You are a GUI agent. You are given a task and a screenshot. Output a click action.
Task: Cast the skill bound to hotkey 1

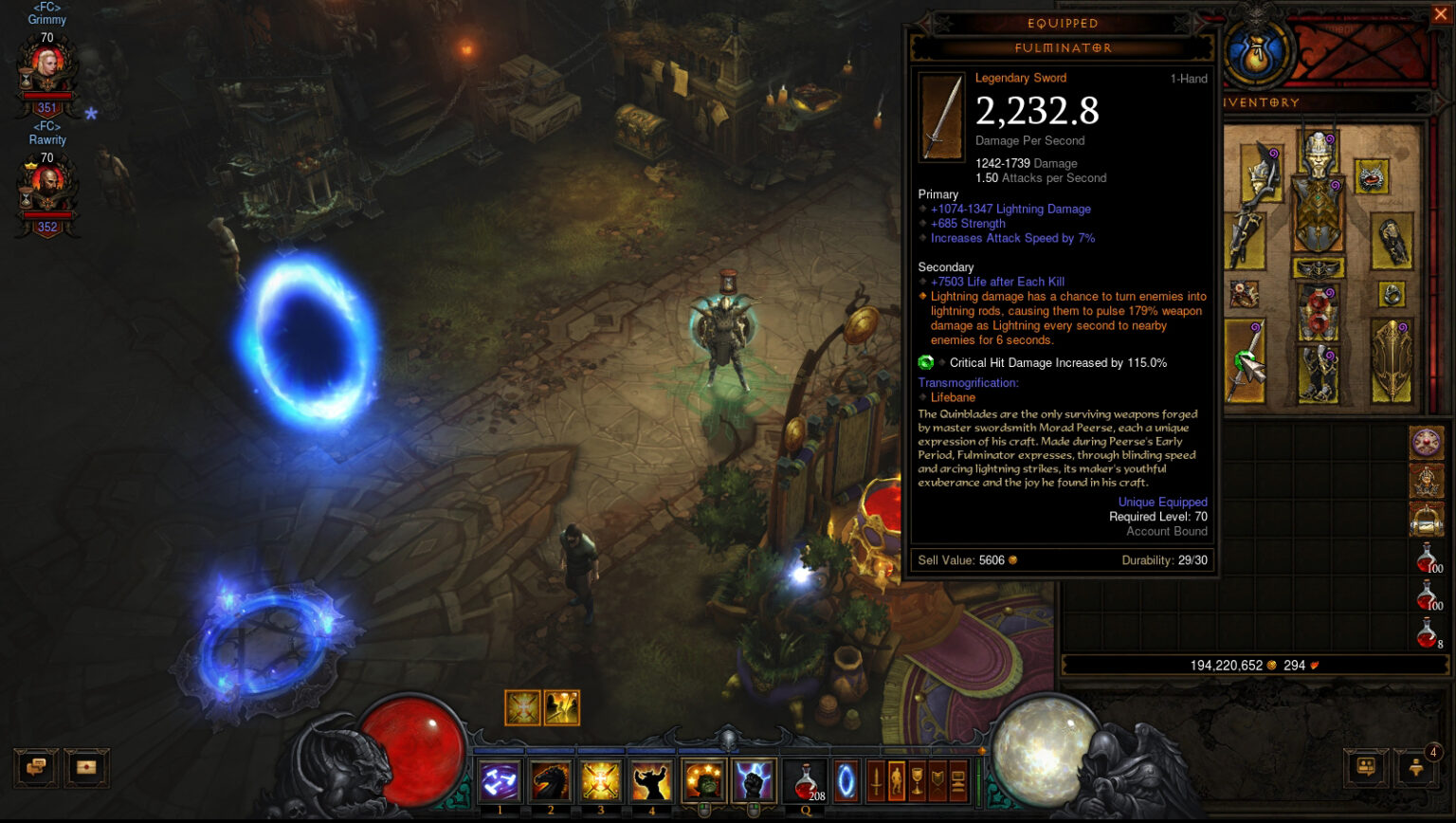click(x=500, y=779)
